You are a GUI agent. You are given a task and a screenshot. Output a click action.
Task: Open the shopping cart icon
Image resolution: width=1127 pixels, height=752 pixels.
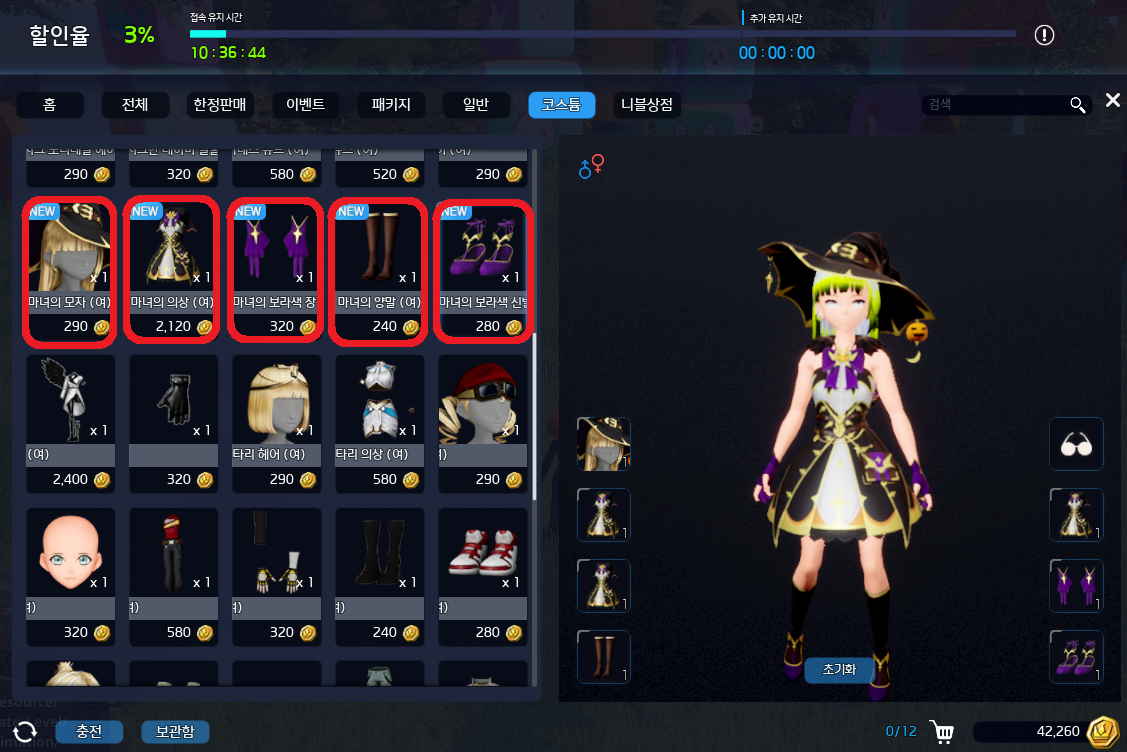(x=940, y=732)
